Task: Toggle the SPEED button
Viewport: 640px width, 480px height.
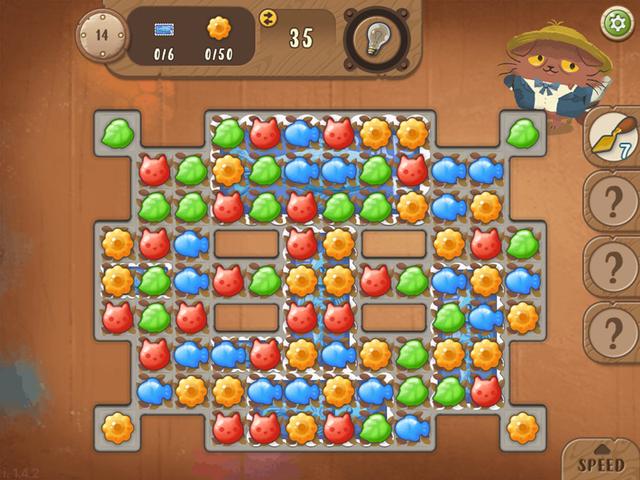Action: tap(601, 463)
